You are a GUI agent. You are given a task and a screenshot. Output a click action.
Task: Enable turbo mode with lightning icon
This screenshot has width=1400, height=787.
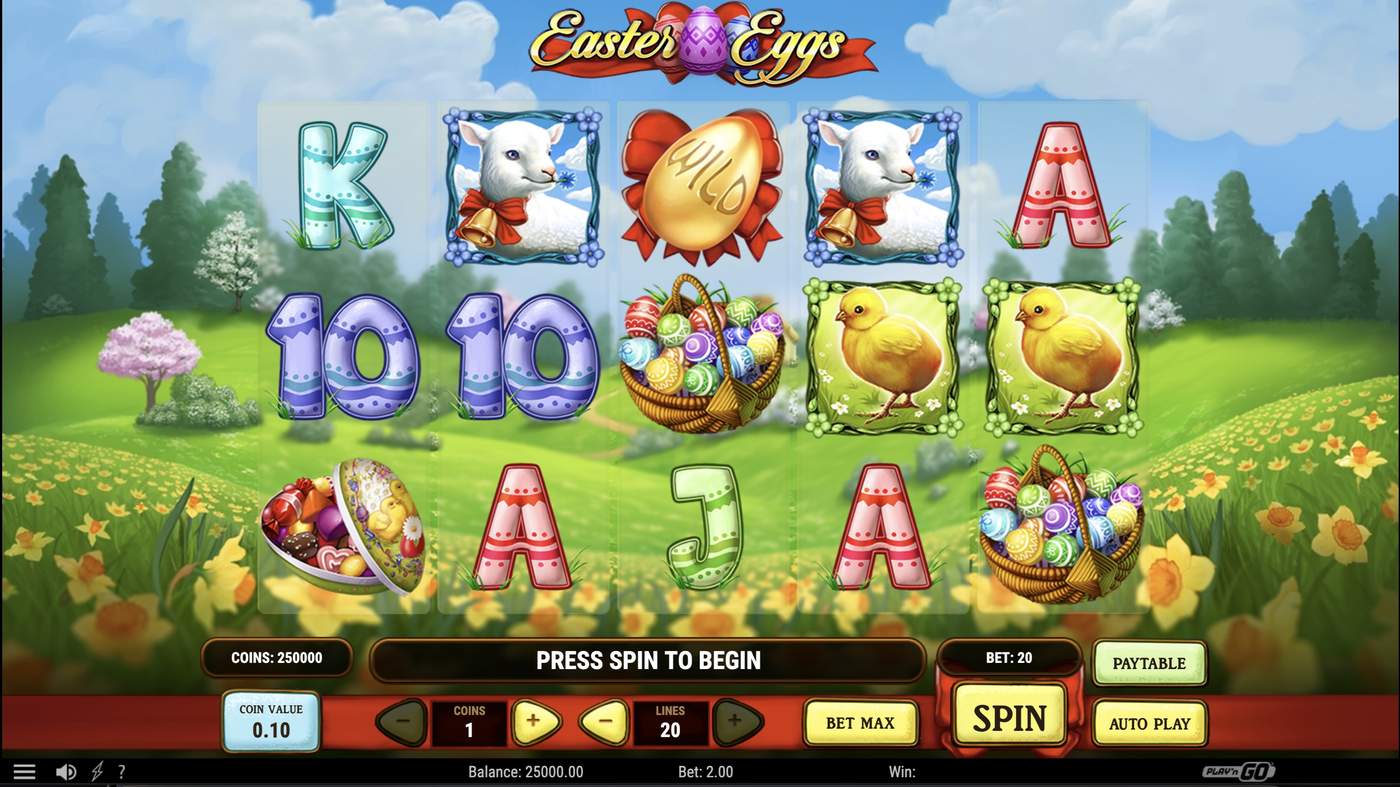96,770
